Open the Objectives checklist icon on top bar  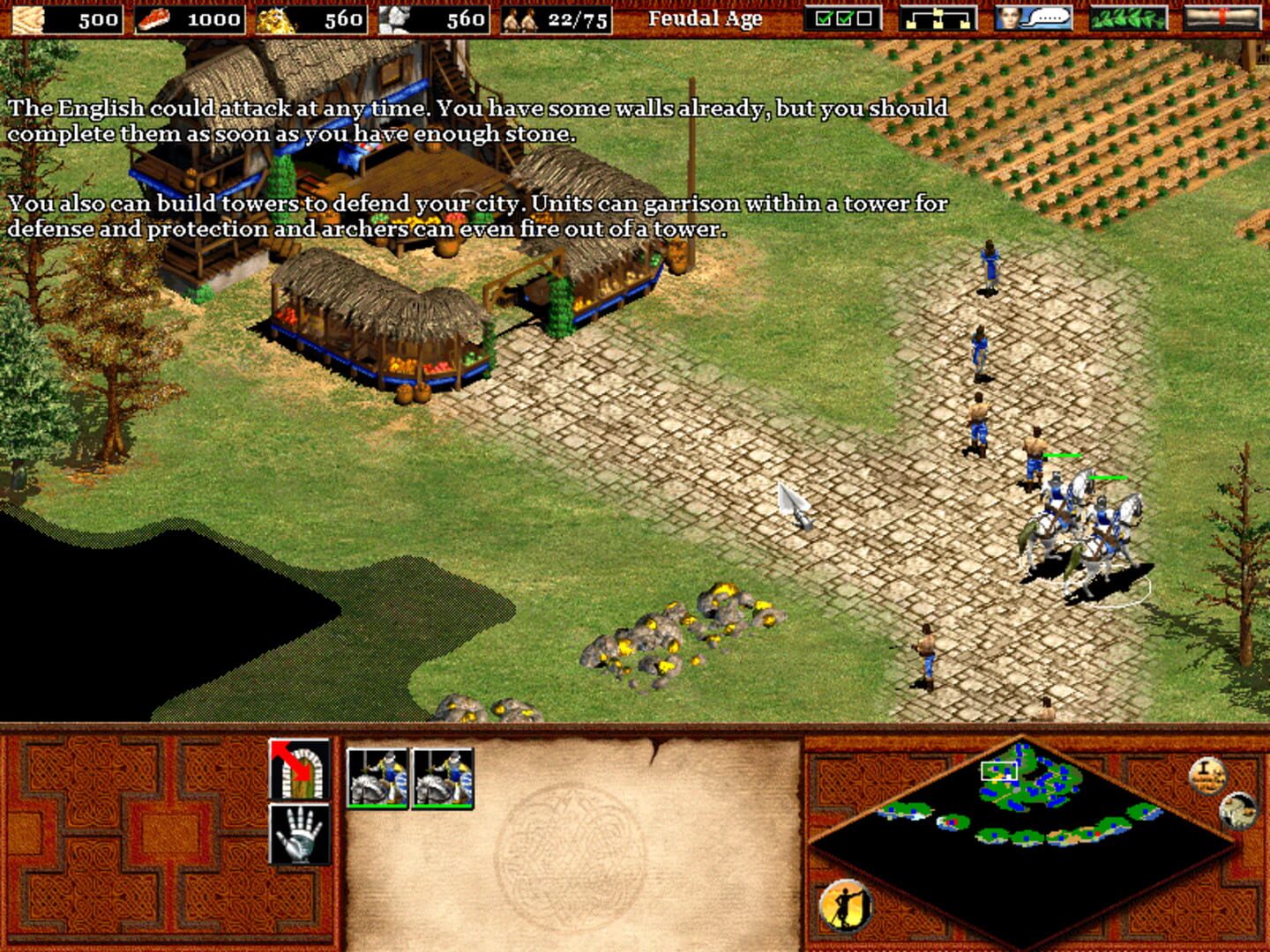tap(843, 18)
